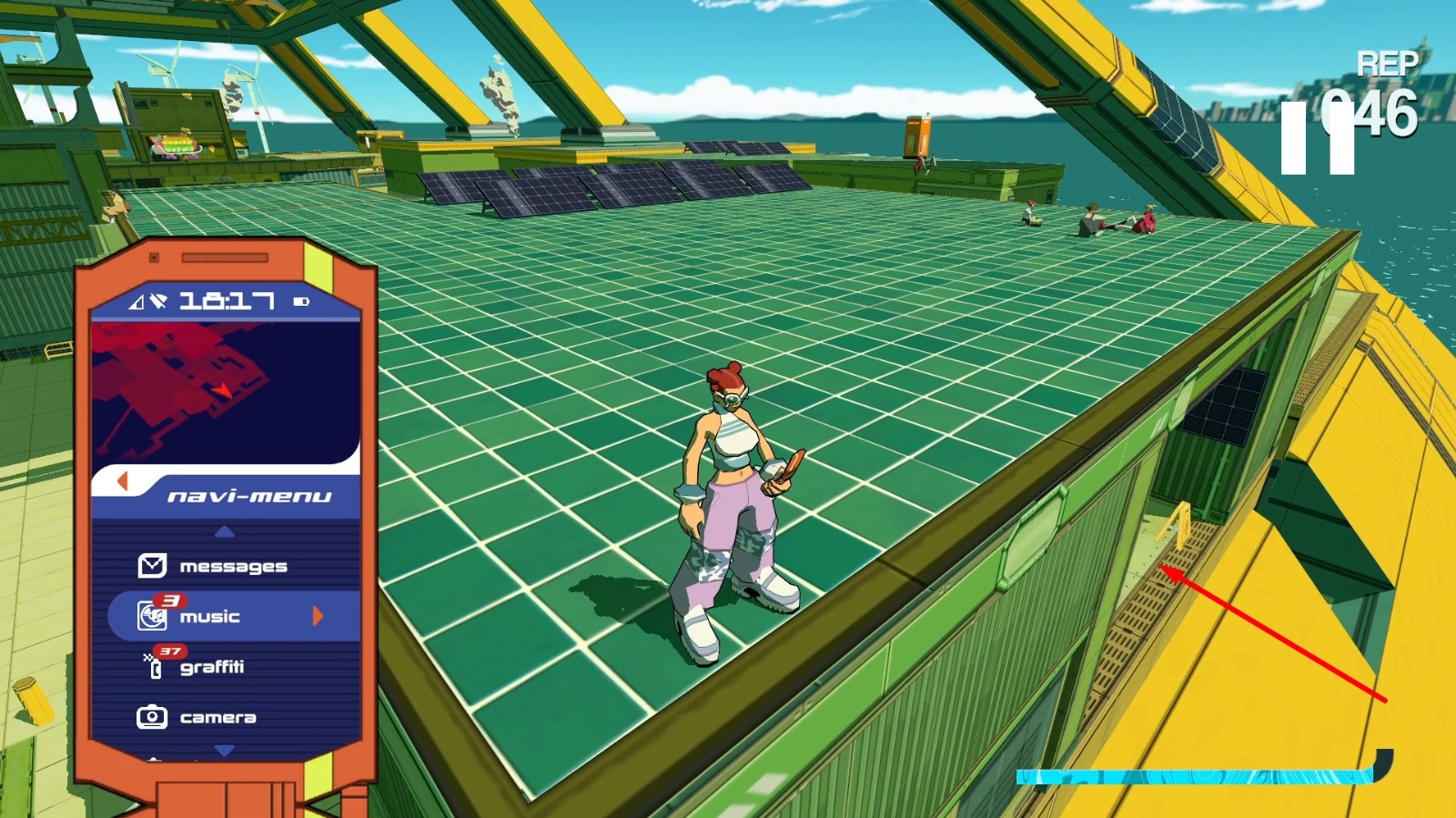Click the red player arrow on the mini-map
Viewport: 1456px width, 818px height.
tap(222, 392)
